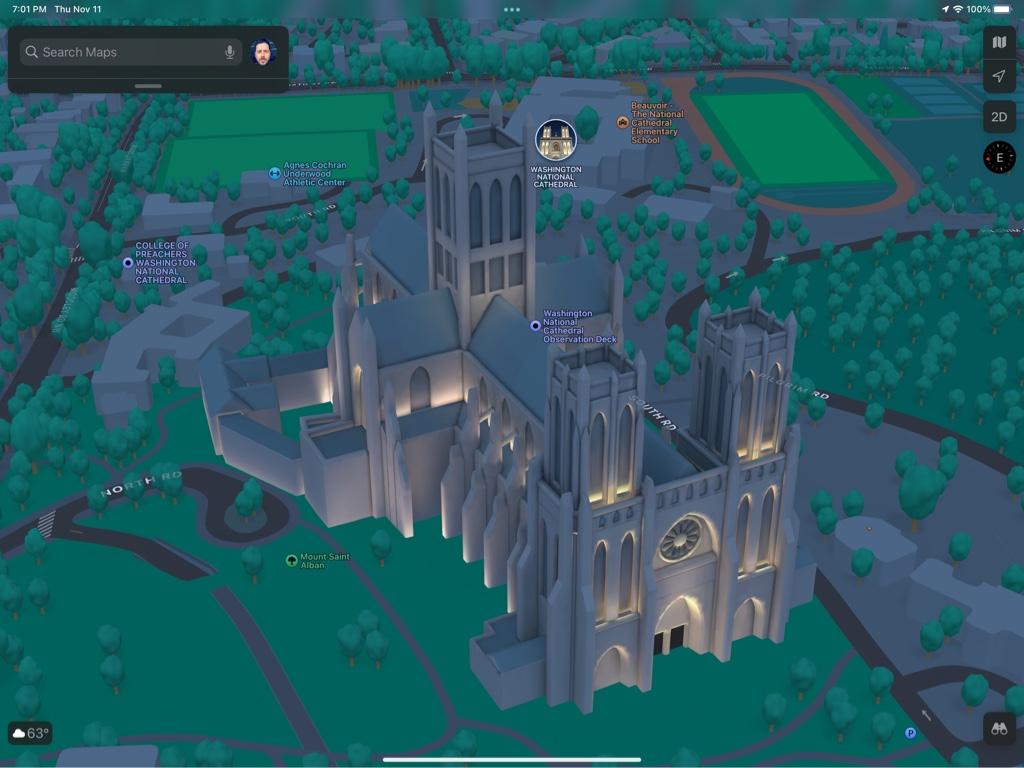The image size is (1024, 768).
Task: Open the Look Around binoculars
Action: click(999, 729)
